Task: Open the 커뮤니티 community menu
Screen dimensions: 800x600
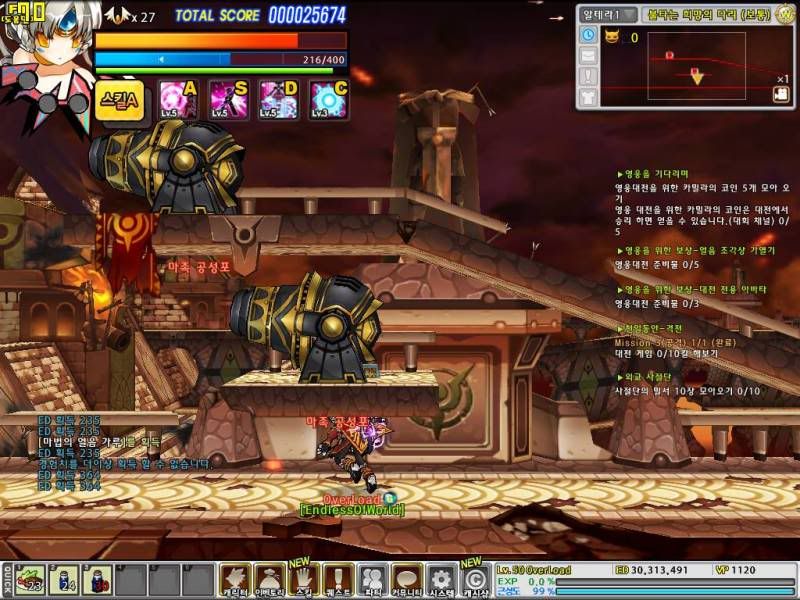Action: pyautogui.click(x=407, y=580)
